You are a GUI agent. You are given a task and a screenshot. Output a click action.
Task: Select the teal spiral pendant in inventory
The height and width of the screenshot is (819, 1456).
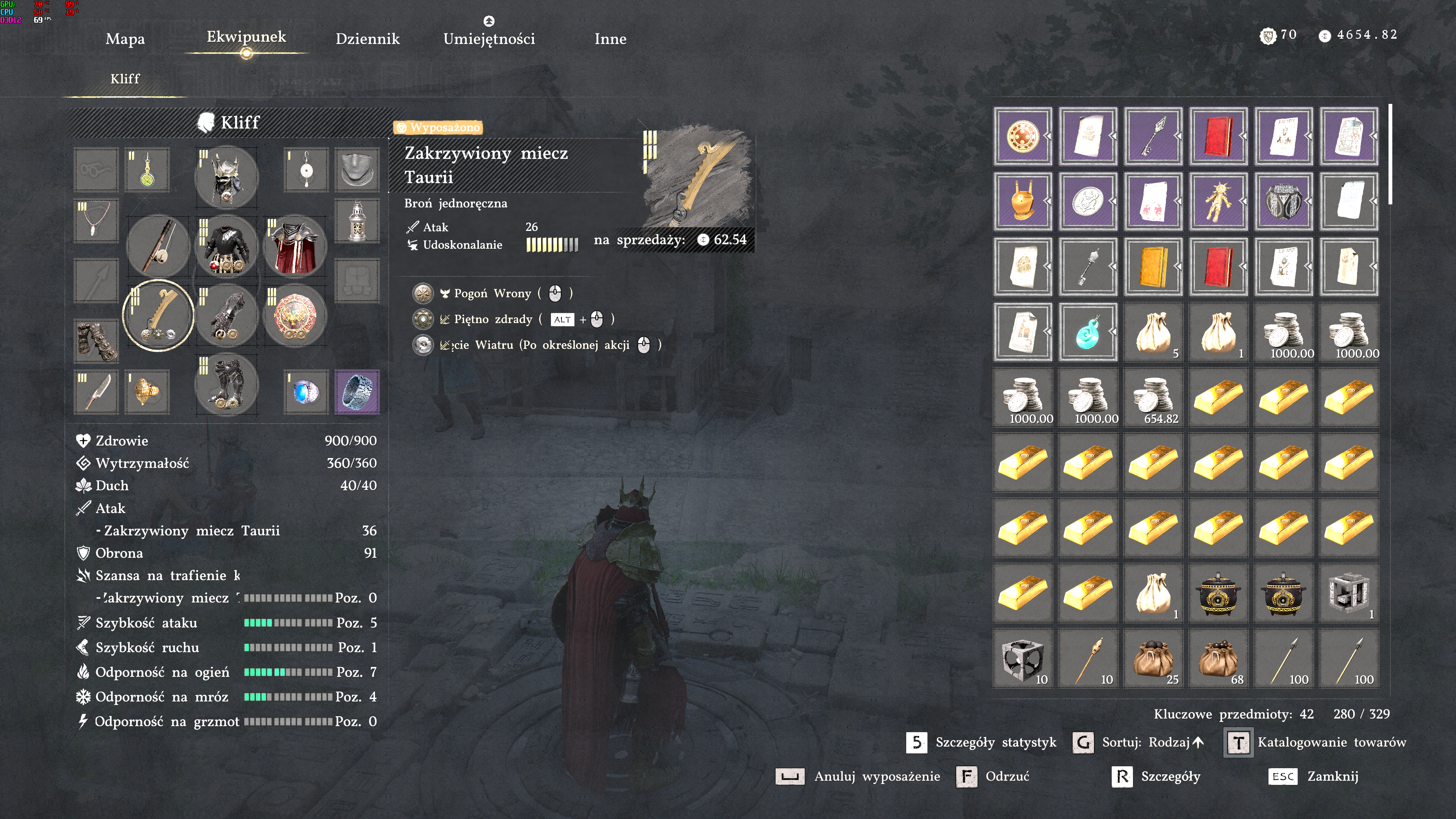1087,332
